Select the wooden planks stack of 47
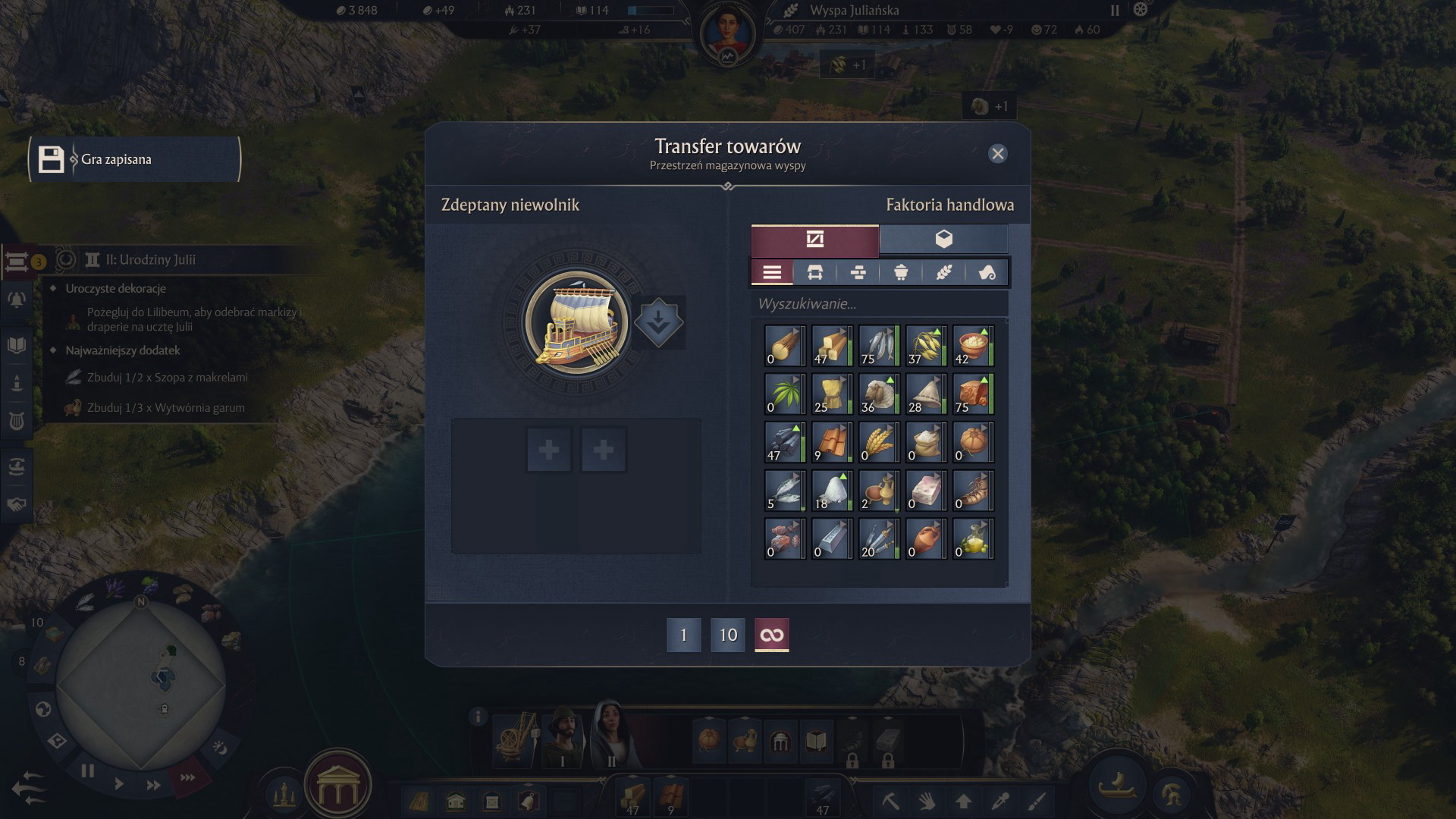 (832, 346)
